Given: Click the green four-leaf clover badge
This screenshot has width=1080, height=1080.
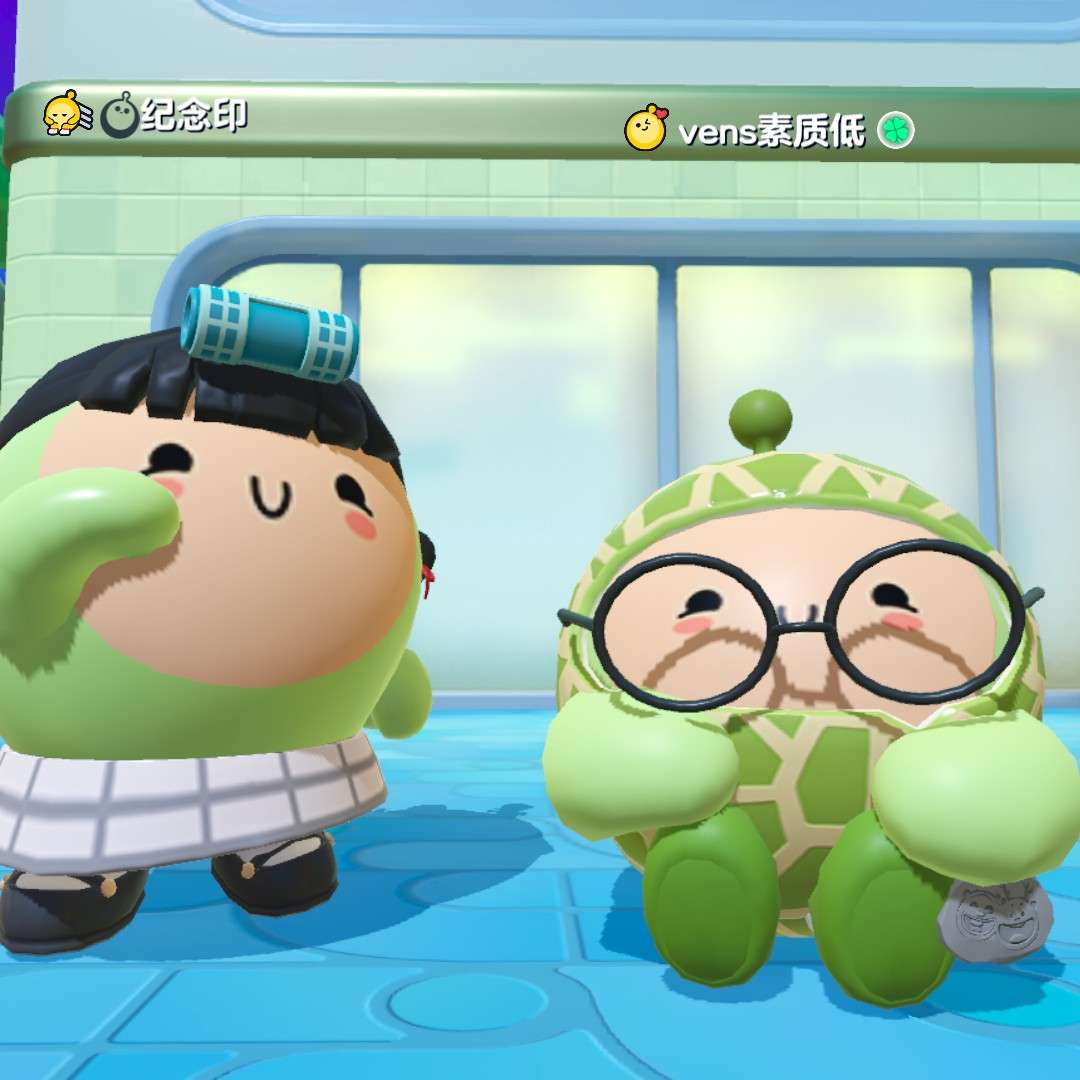Looking at the screenshot, I should 896,131.
